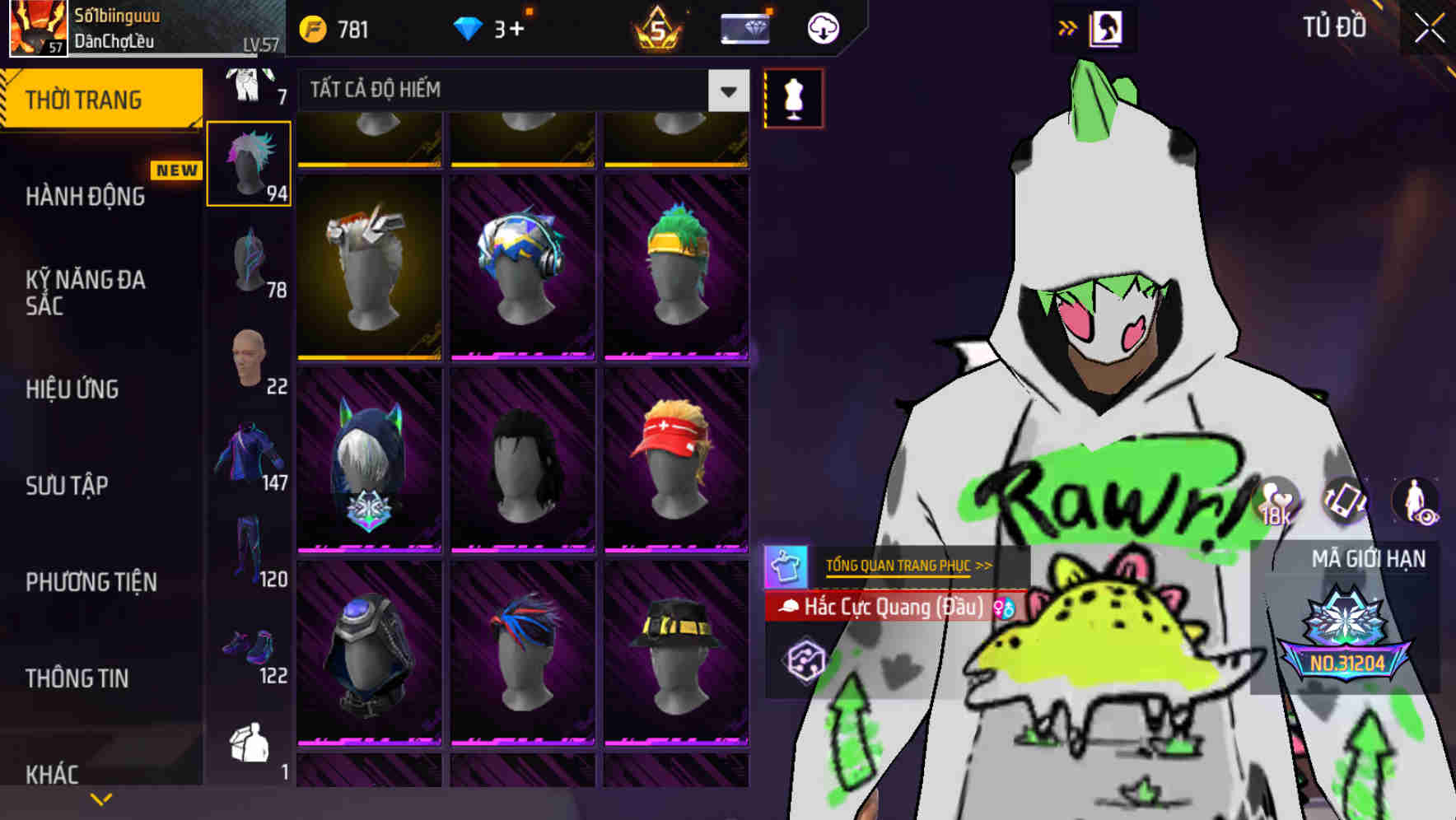Select the hair category showing 94 items
1456x820 pixels.
pos(248,163)
